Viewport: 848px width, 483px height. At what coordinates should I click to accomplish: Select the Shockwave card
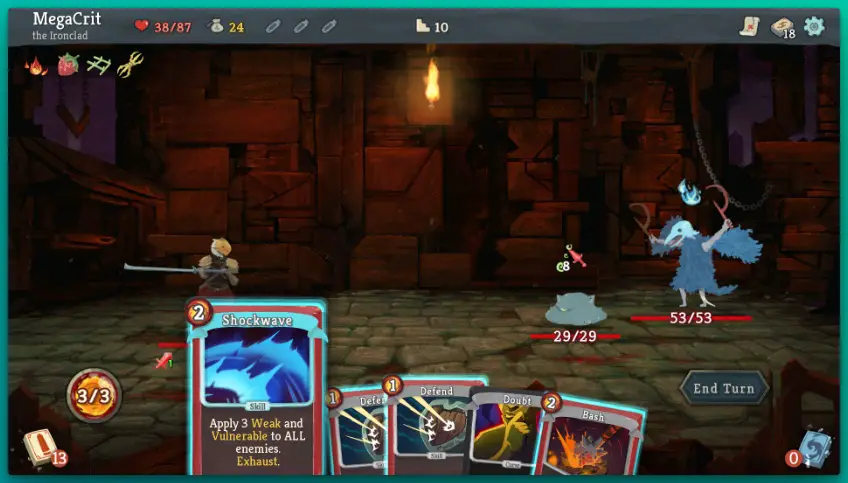[256, 390]
